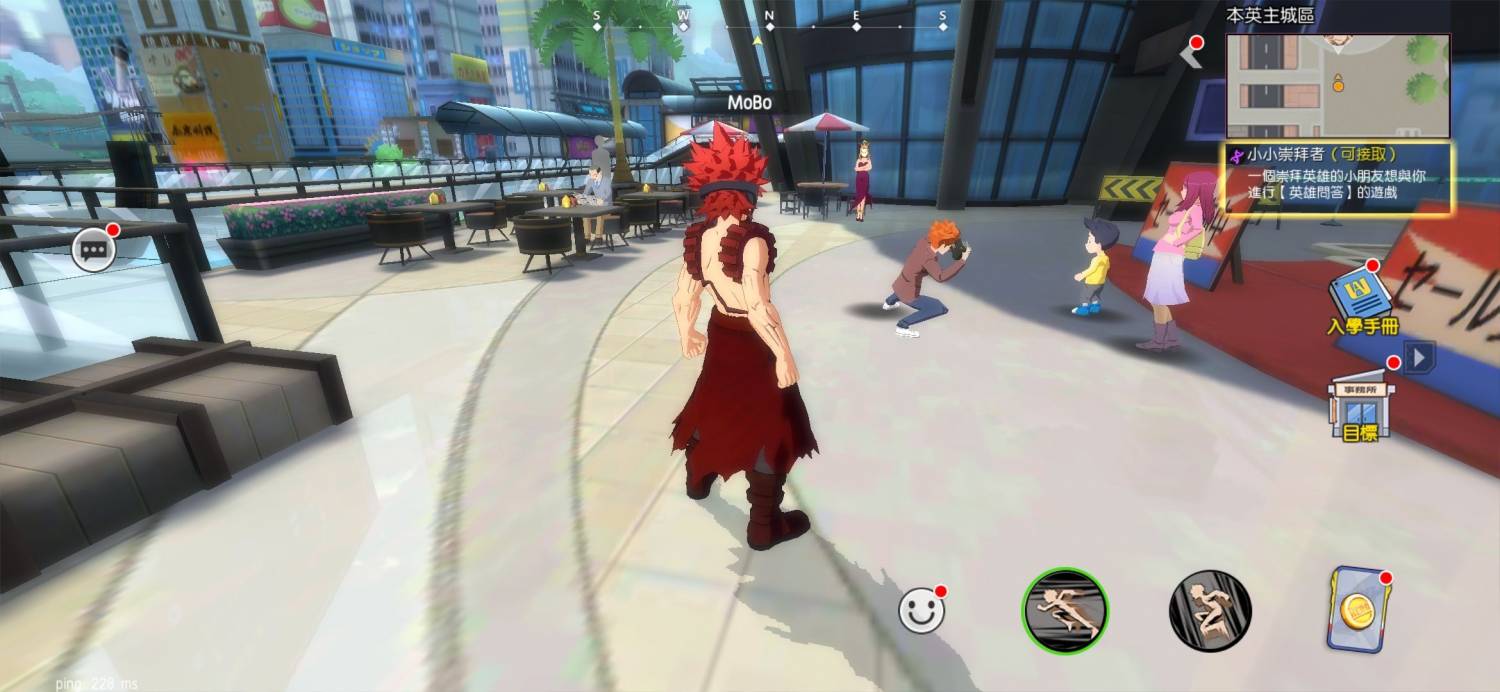1500x692 pixels.
Task: Open the city minimap
Action: pos(1337,86)
